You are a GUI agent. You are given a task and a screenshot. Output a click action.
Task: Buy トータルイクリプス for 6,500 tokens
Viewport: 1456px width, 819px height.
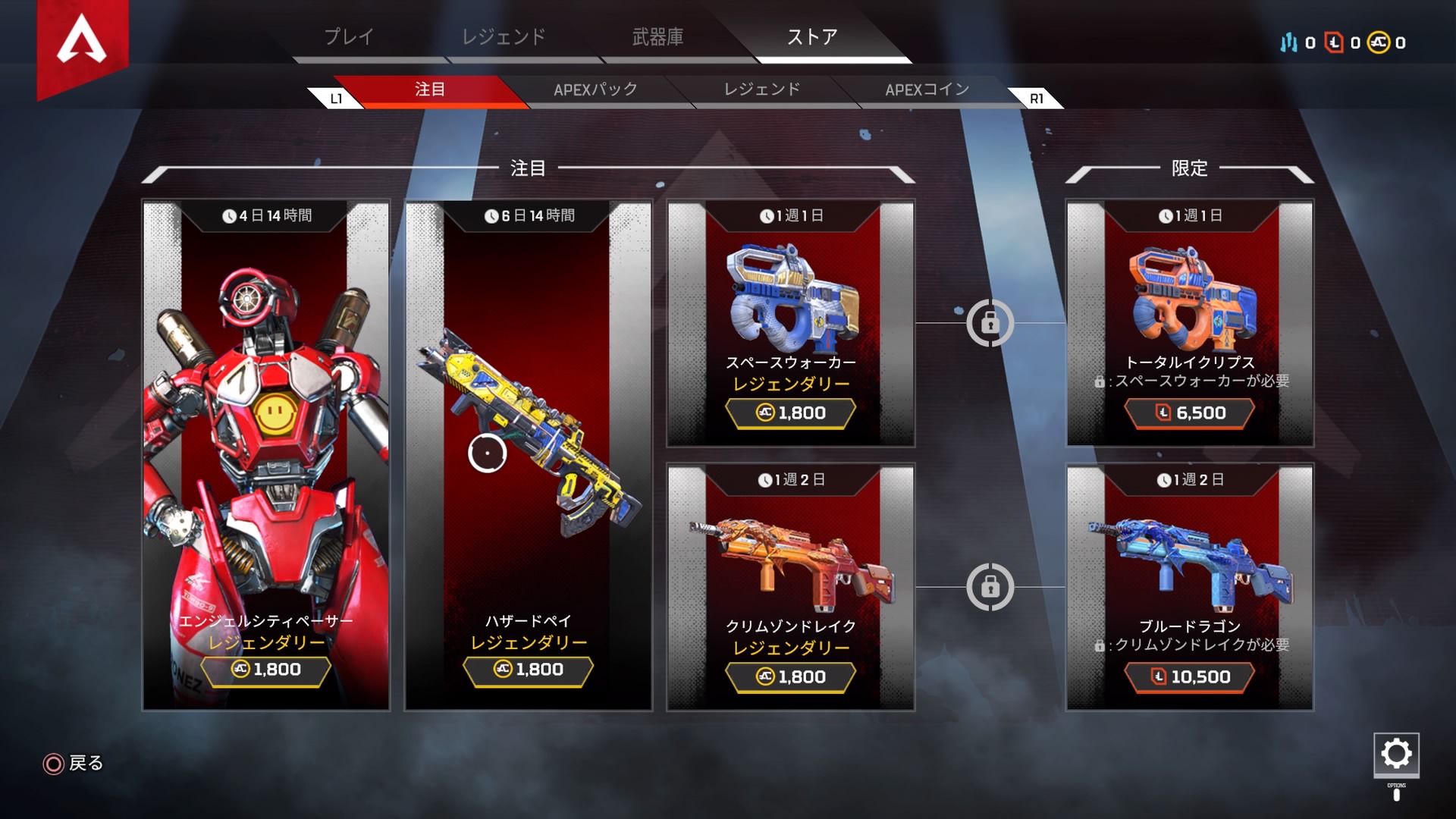pyautogui.click(x=1191, y=414)
